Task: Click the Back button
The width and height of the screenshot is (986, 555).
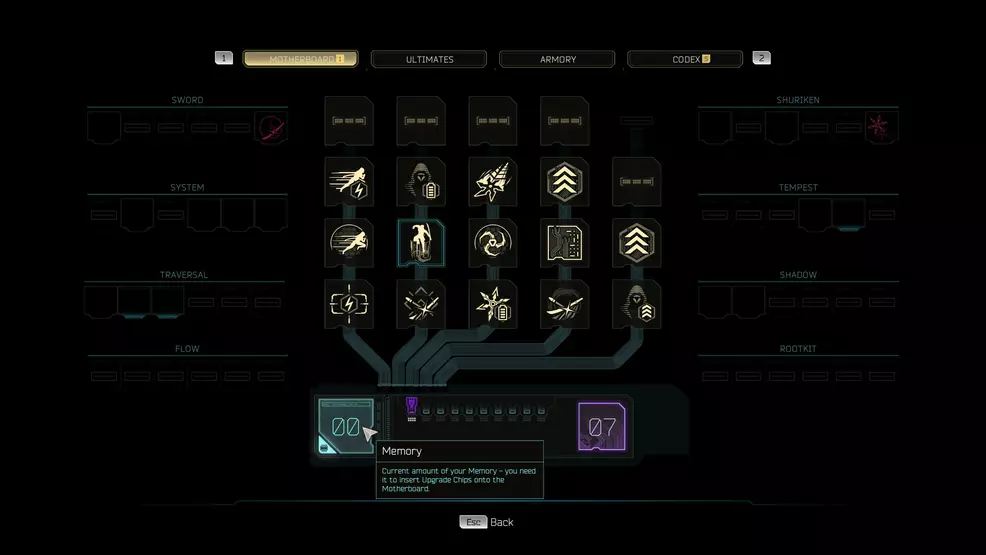Action: (487, 522)
